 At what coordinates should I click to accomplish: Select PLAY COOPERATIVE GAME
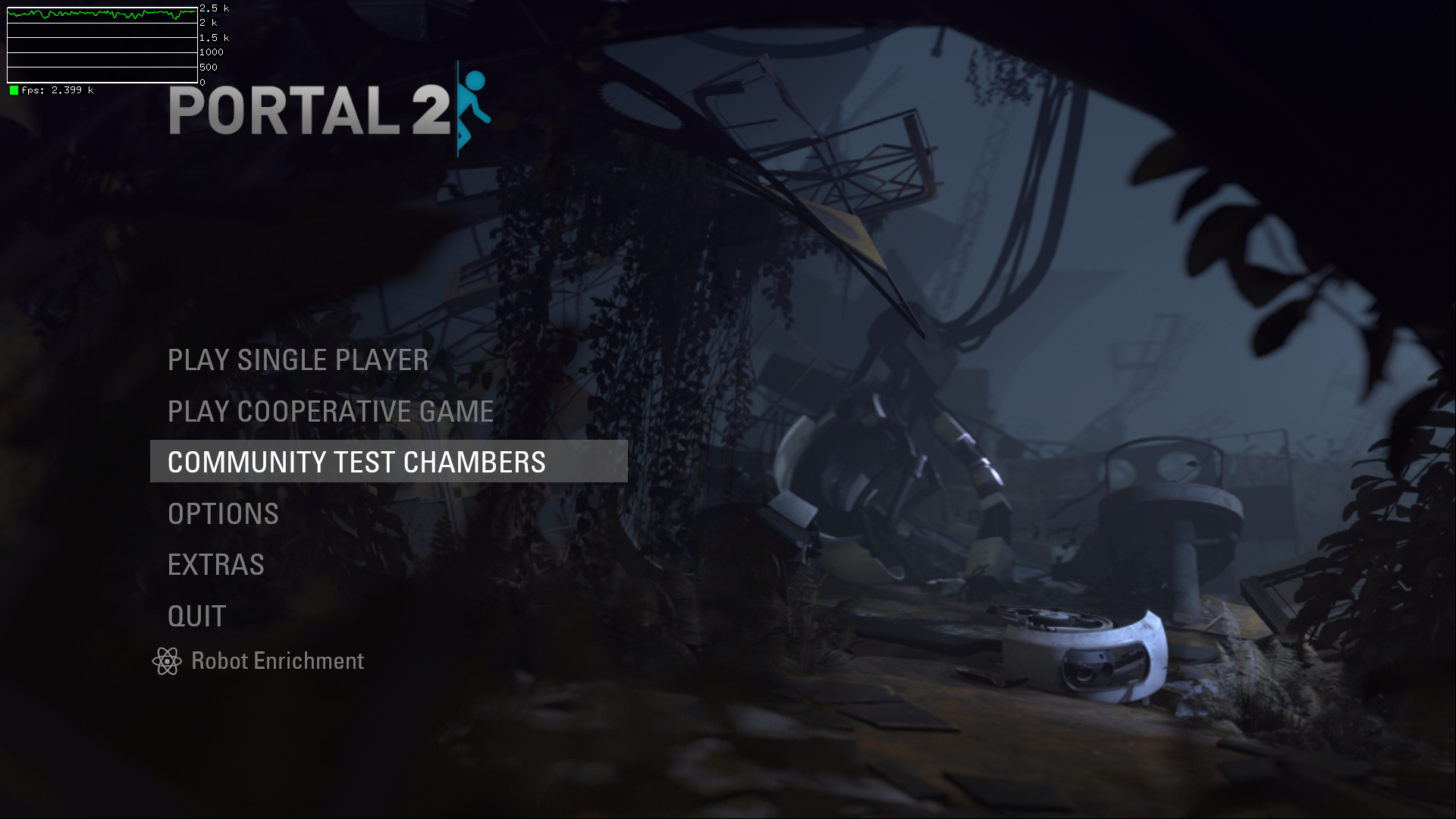pos(331,411)
